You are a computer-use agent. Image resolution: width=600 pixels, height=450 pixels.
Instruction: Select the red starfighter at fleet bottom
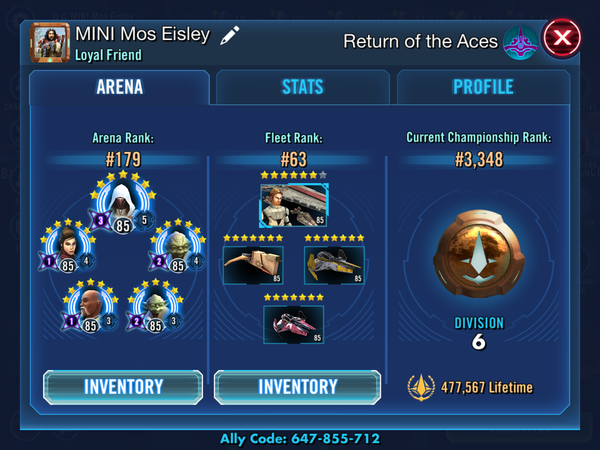[292, 324]
